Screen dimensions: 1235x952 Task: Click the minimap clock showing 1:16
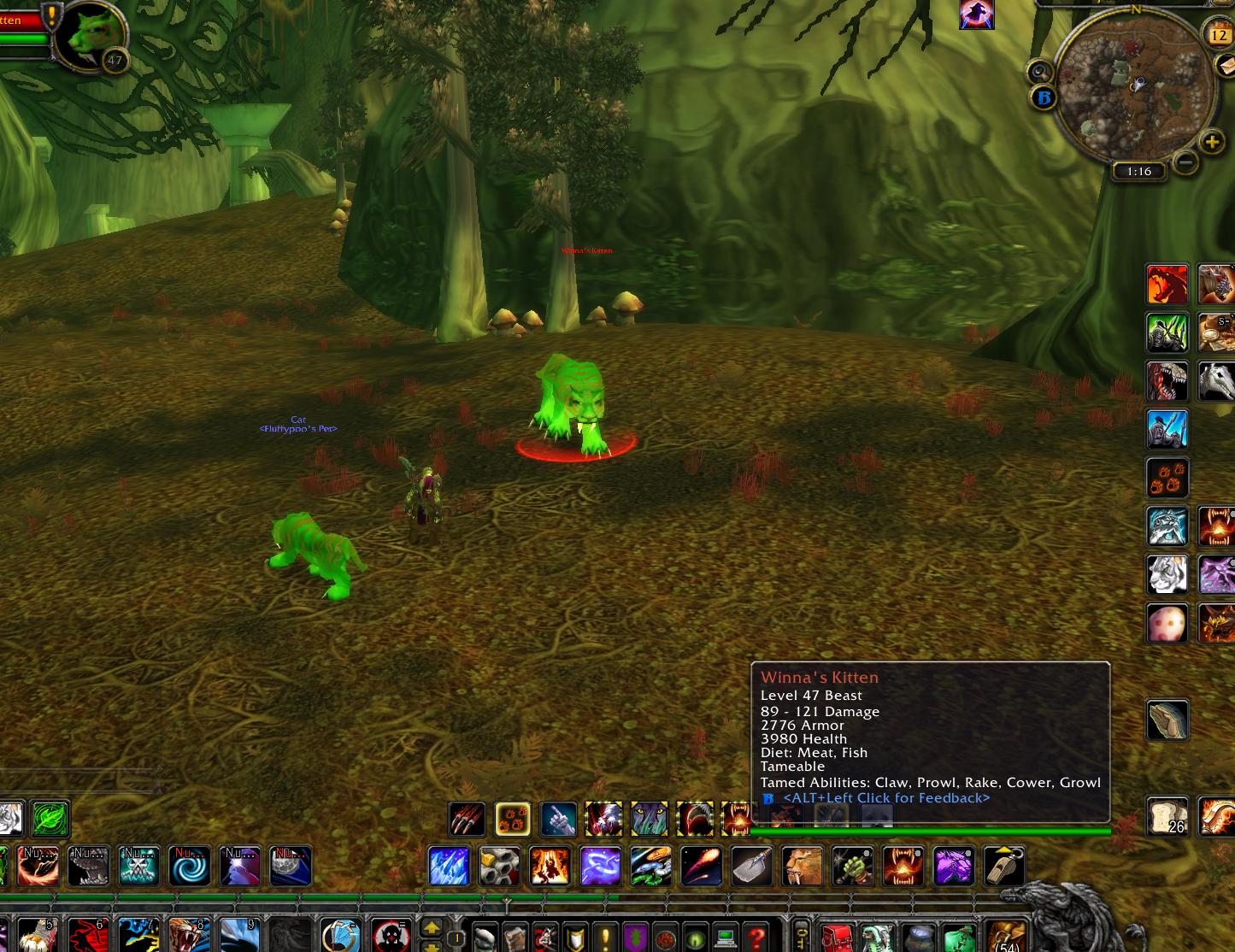[1137, 171]
